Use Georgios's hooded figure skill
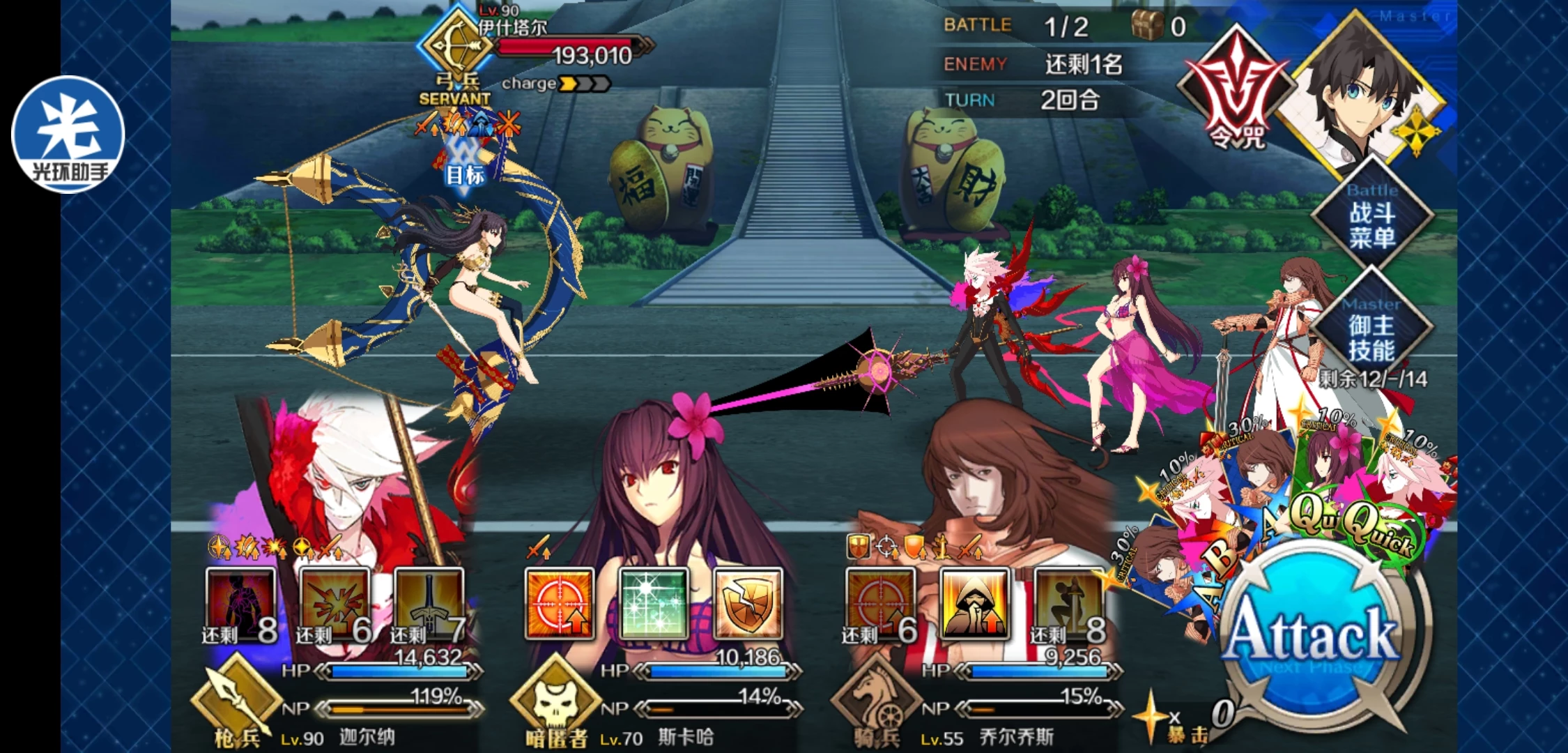 click(x=974, y=604)
